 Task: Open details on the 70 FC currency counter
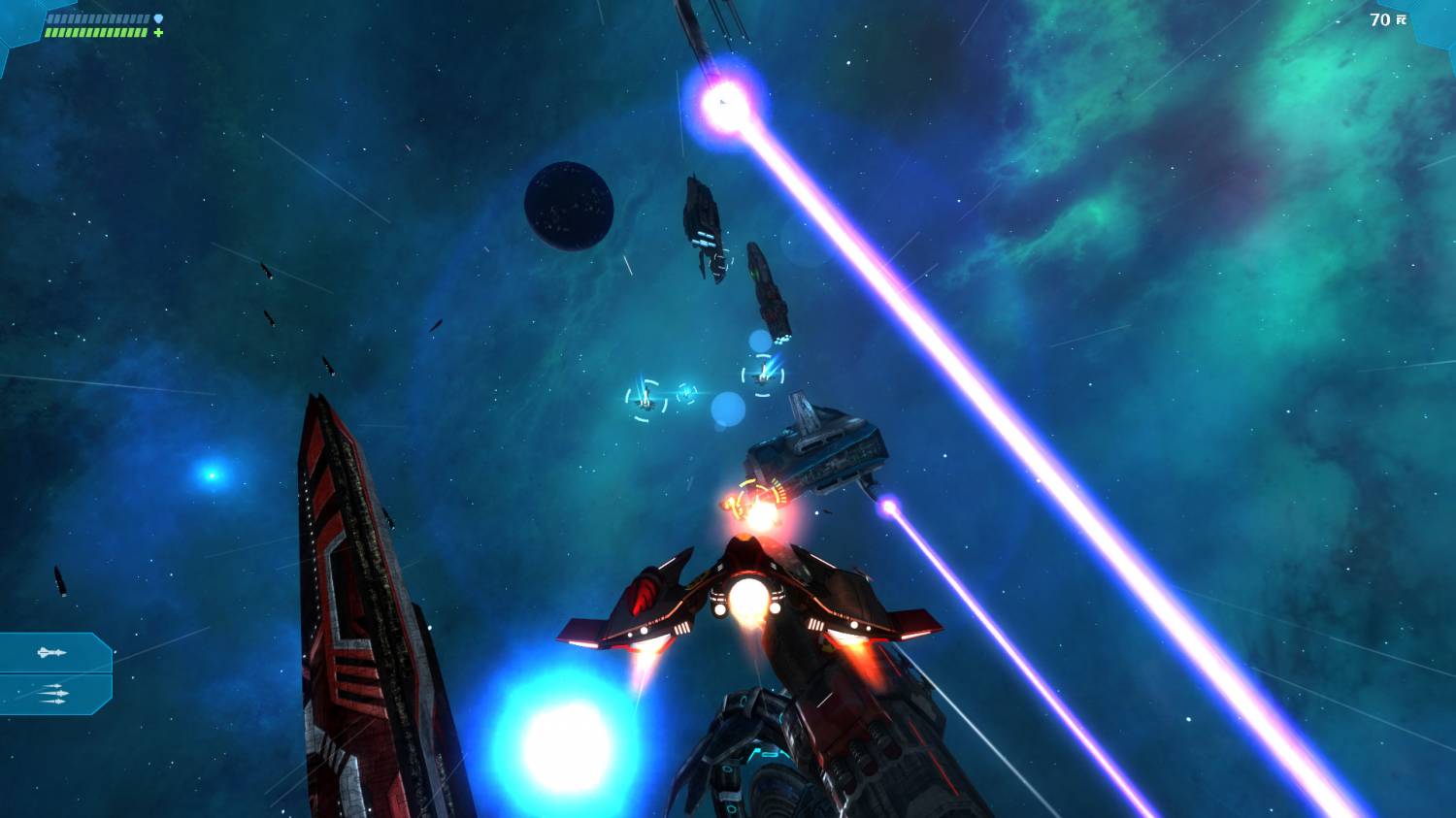1385,18
